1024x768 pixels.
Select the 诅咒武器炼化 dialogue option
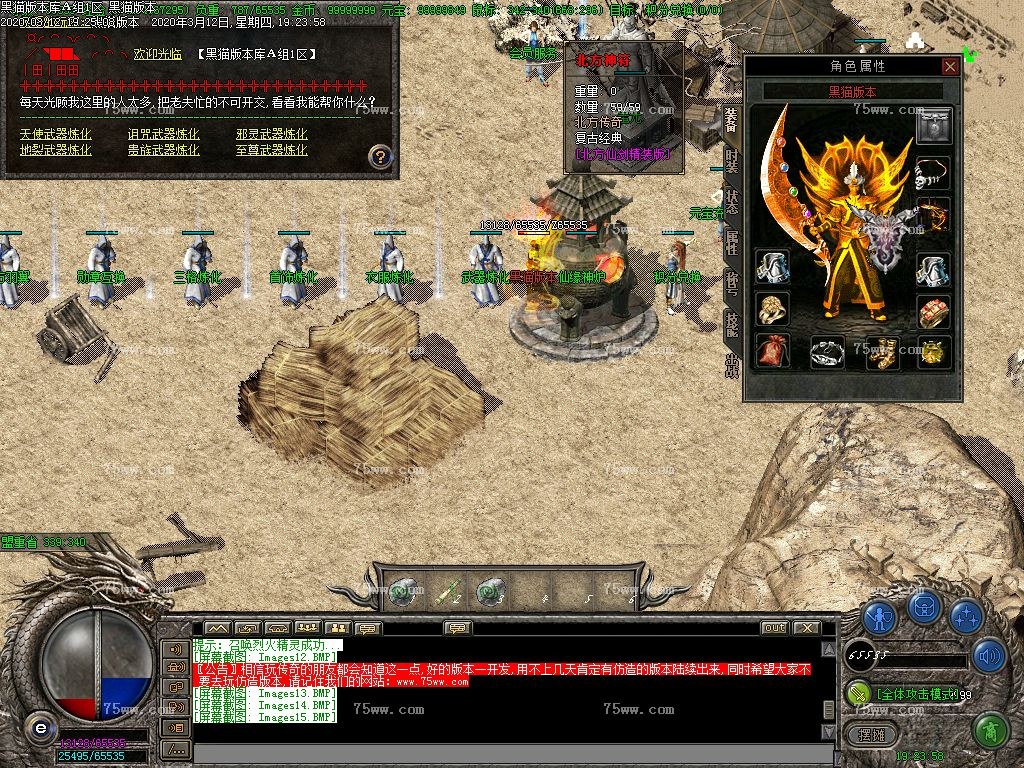tap(163, 134)
